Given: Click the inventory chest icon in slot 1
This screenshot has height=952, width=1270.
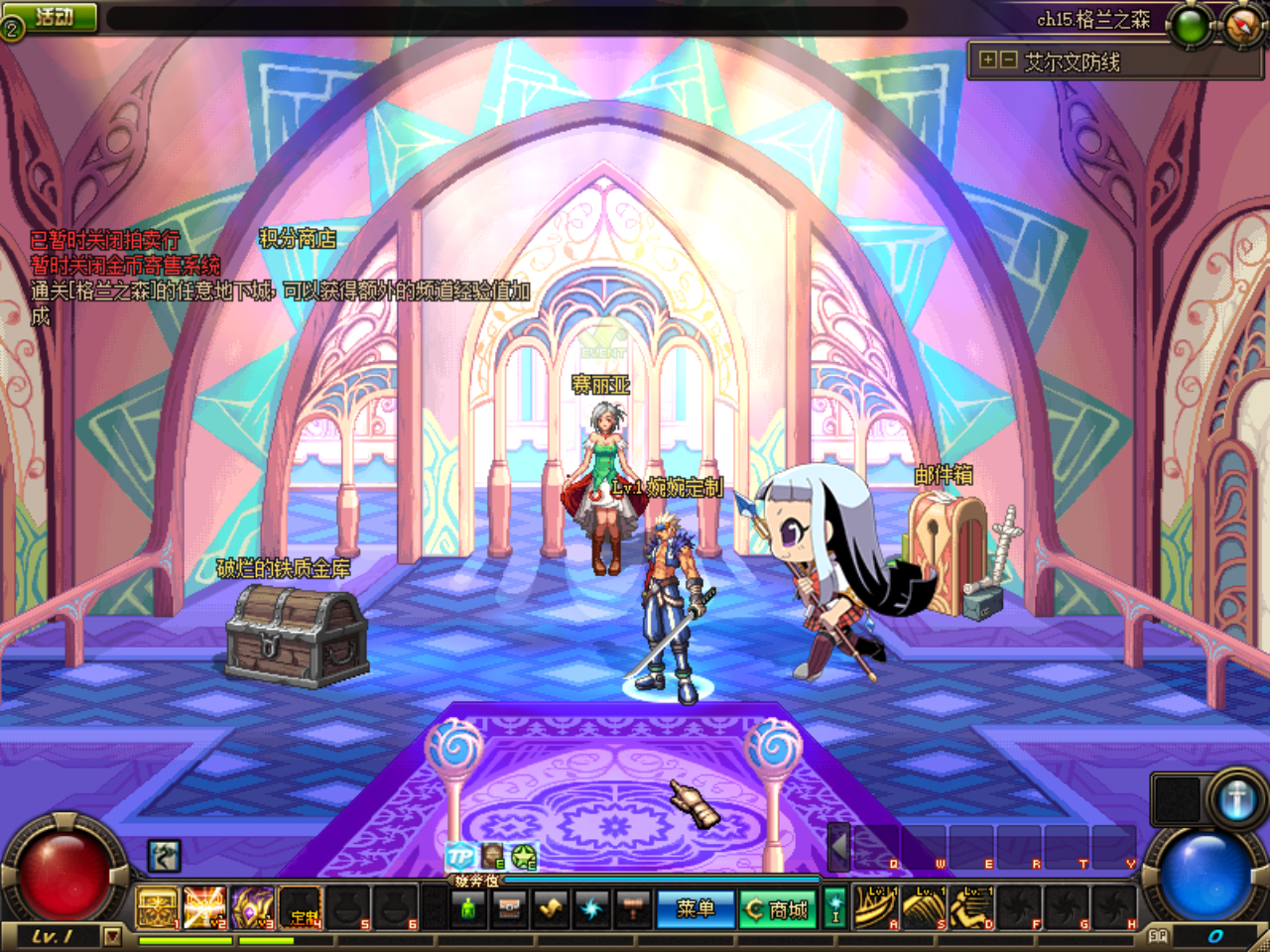Looking at the screenshot, I should pos(156,904).
